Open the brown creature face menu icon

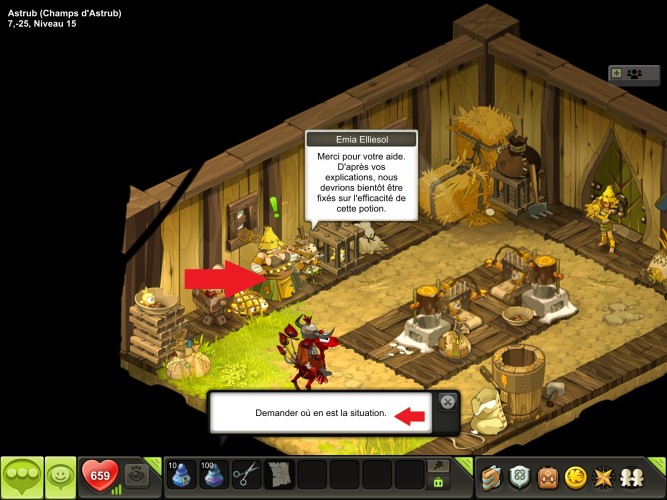click(x=546, y=476)
